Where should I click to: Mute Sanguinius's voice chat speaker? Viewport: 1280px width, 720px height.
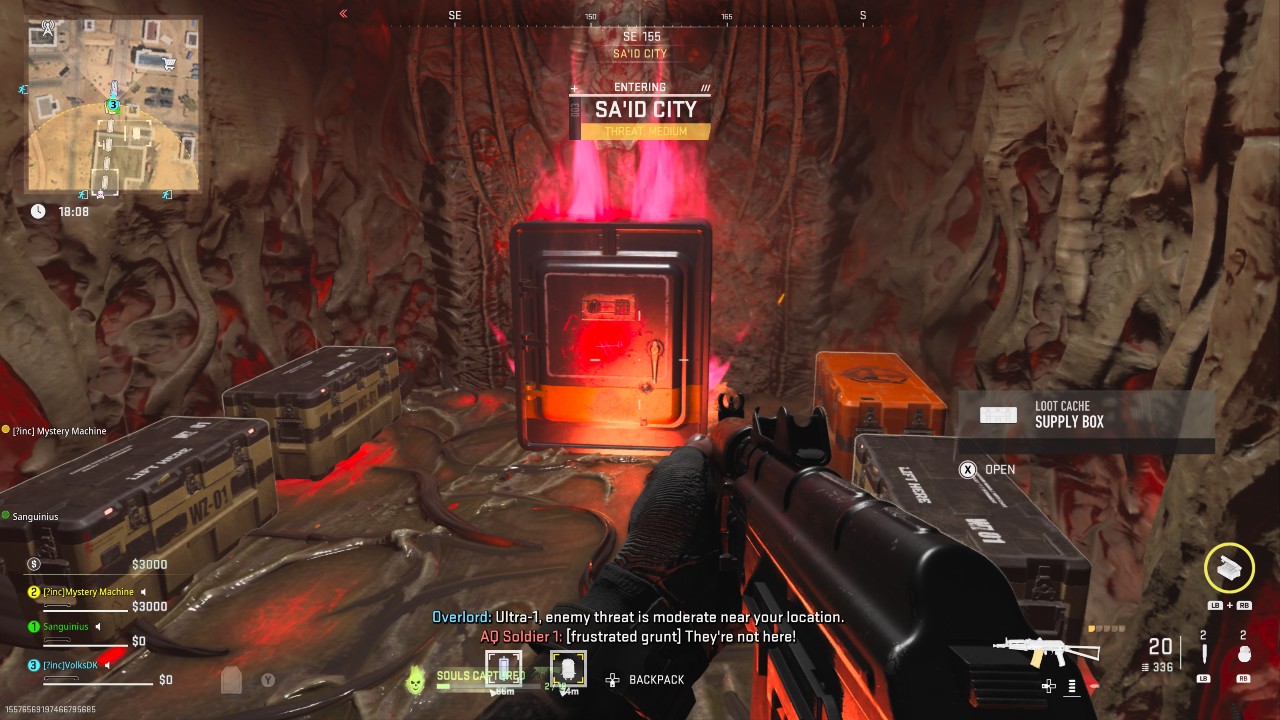[98, 627]
